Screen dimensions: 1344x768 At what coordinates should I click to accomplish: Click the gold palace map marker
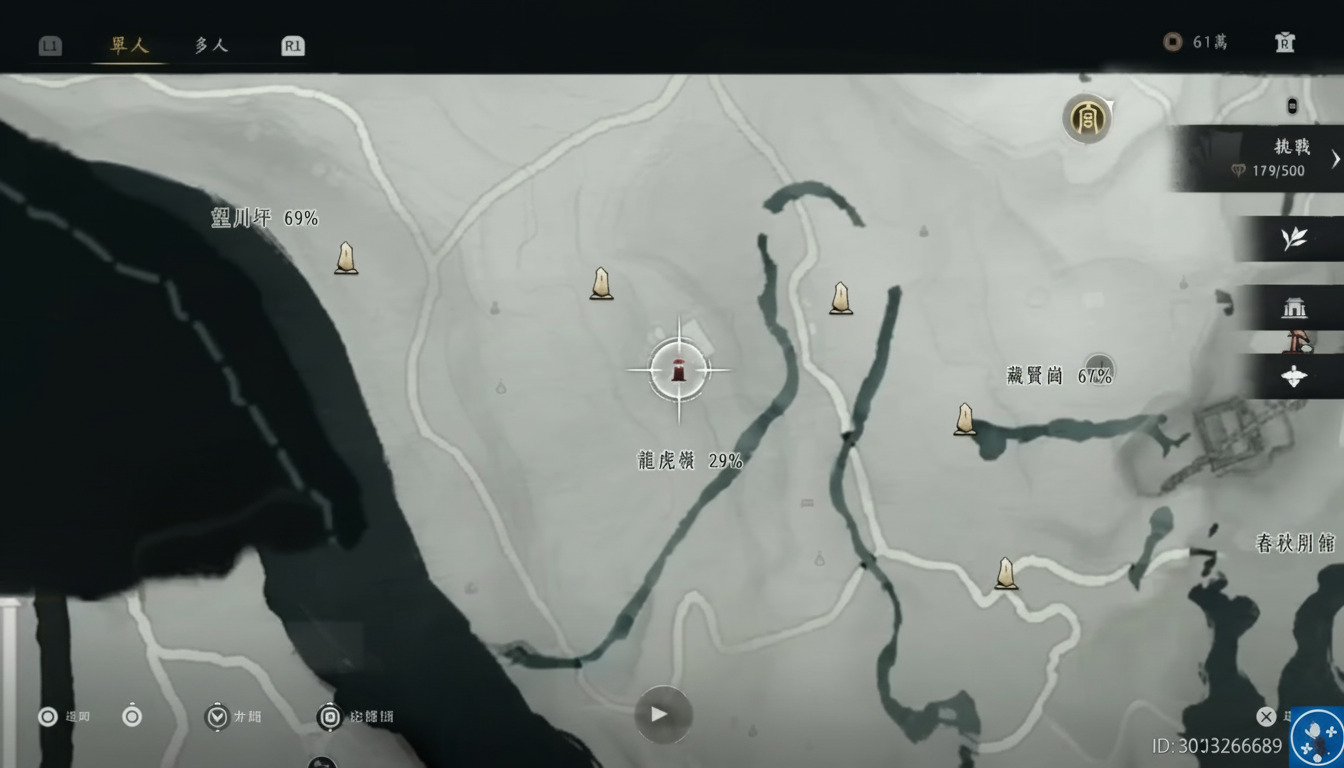tap(1088, 118)
